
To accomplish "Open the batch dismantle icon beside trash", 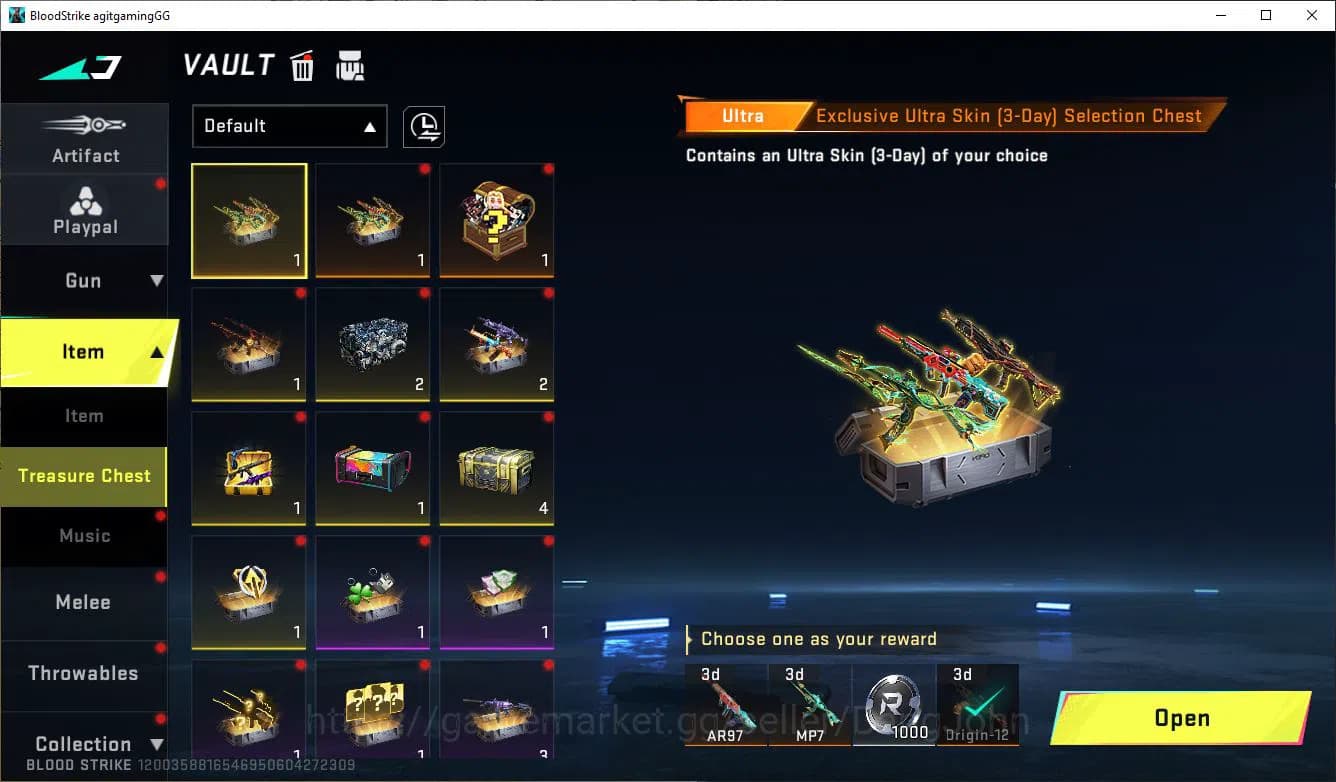I will 349,65.
